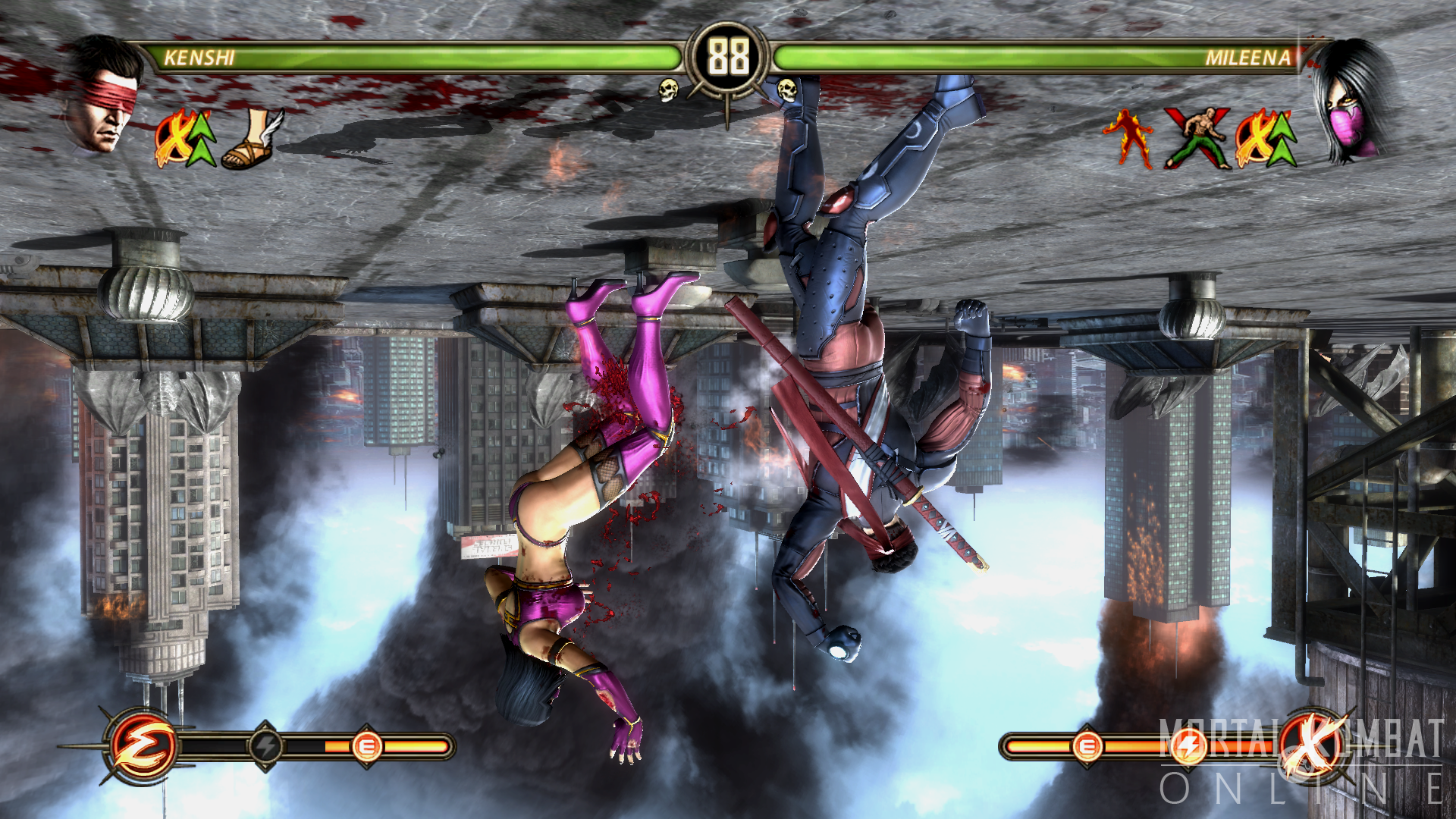1456x819 pixels.
Task: Choose the crossed-out green-pants fighter icon
Action: pyautogui.click(x=1198, y=138)
